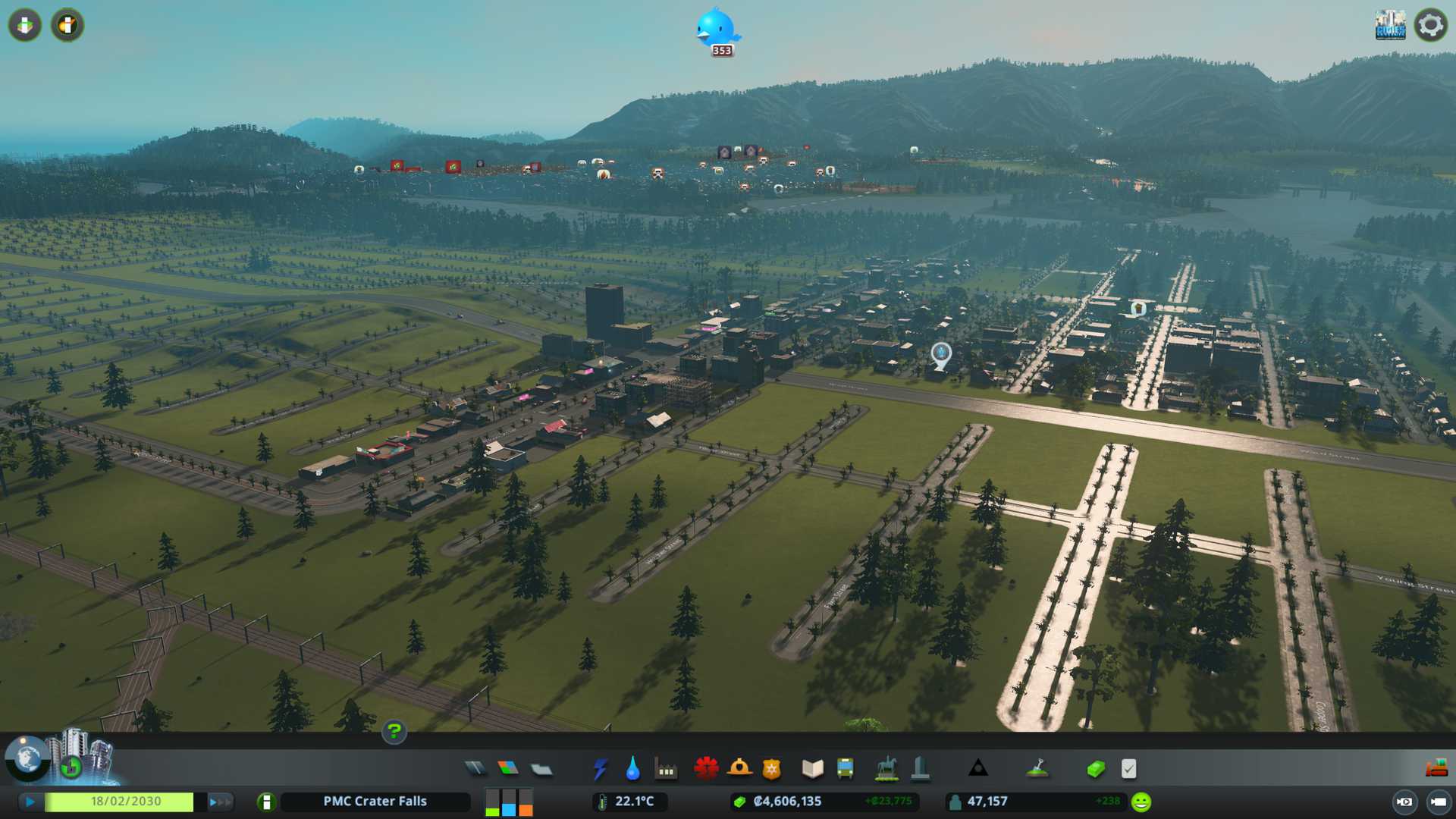Select the Water and Sewage droplet

[x=632, y=769]
